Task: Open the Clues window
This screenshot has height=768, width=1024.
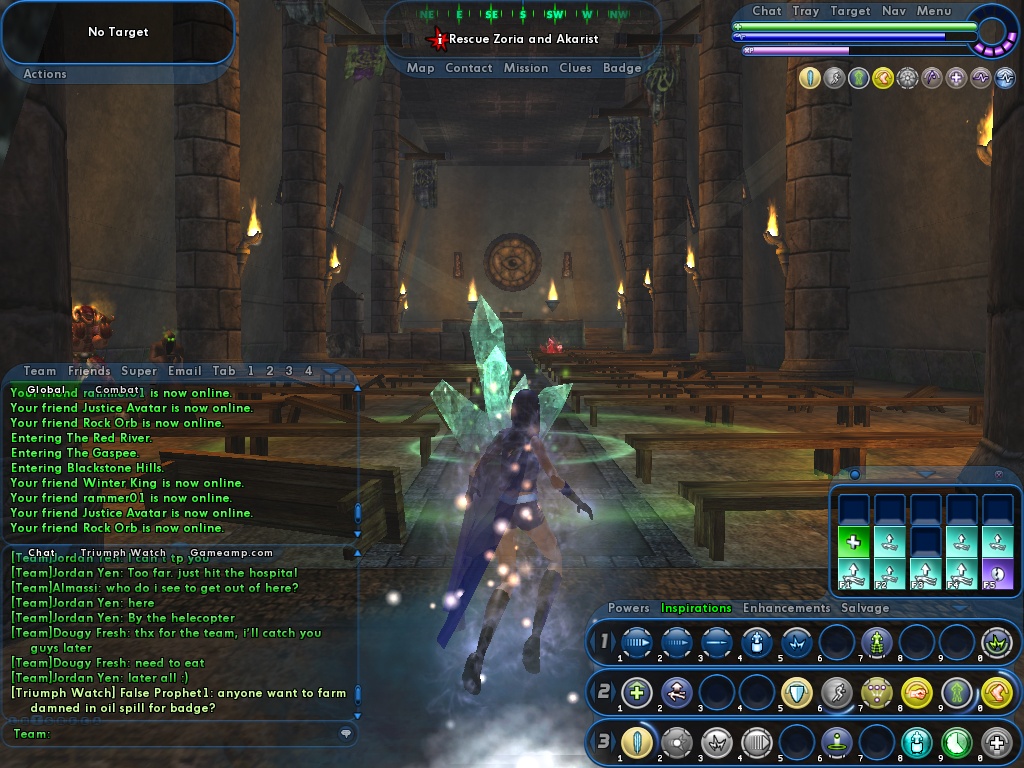Action: click(575, 68)
